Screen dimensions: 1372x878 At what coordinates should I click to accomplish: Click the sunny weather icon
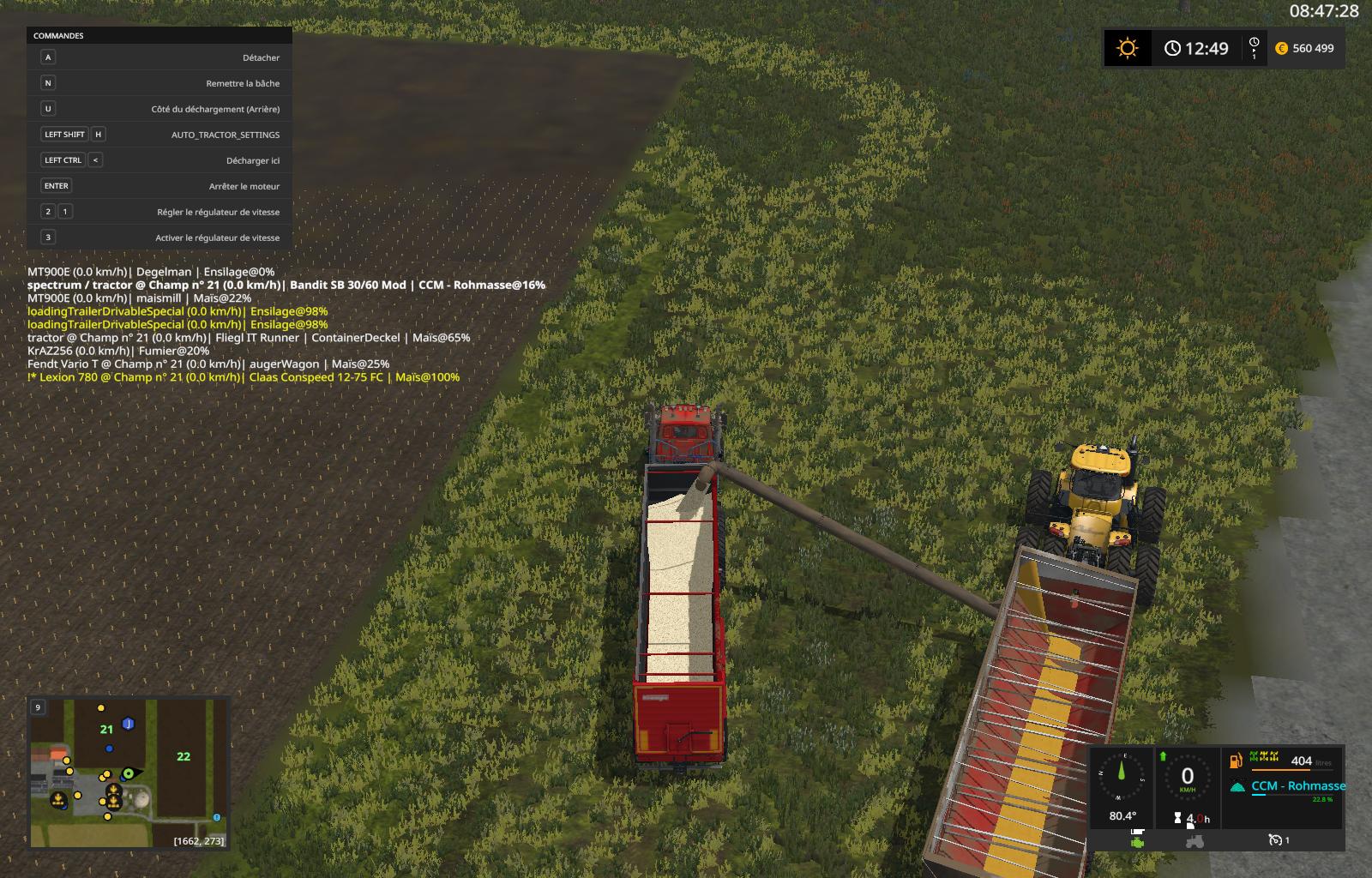(1128, 48)
